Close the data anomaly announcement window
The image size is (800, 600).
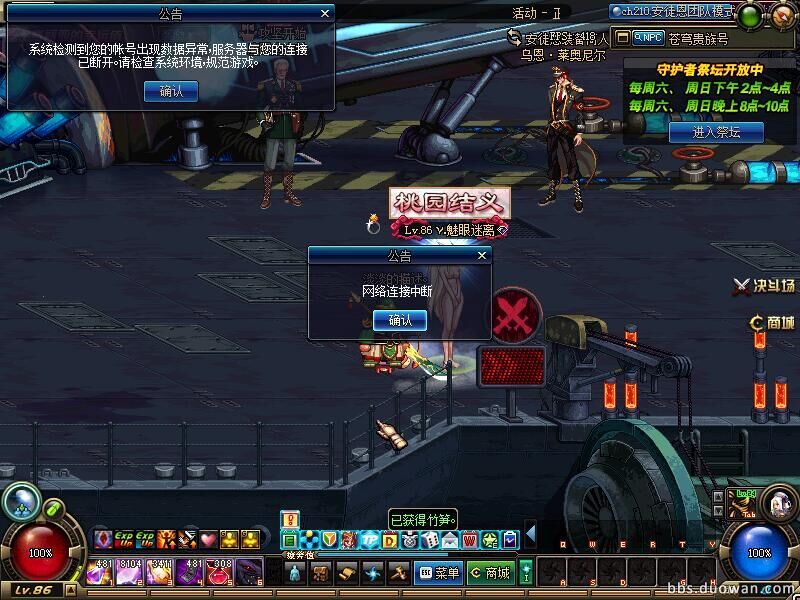(324, 14)
